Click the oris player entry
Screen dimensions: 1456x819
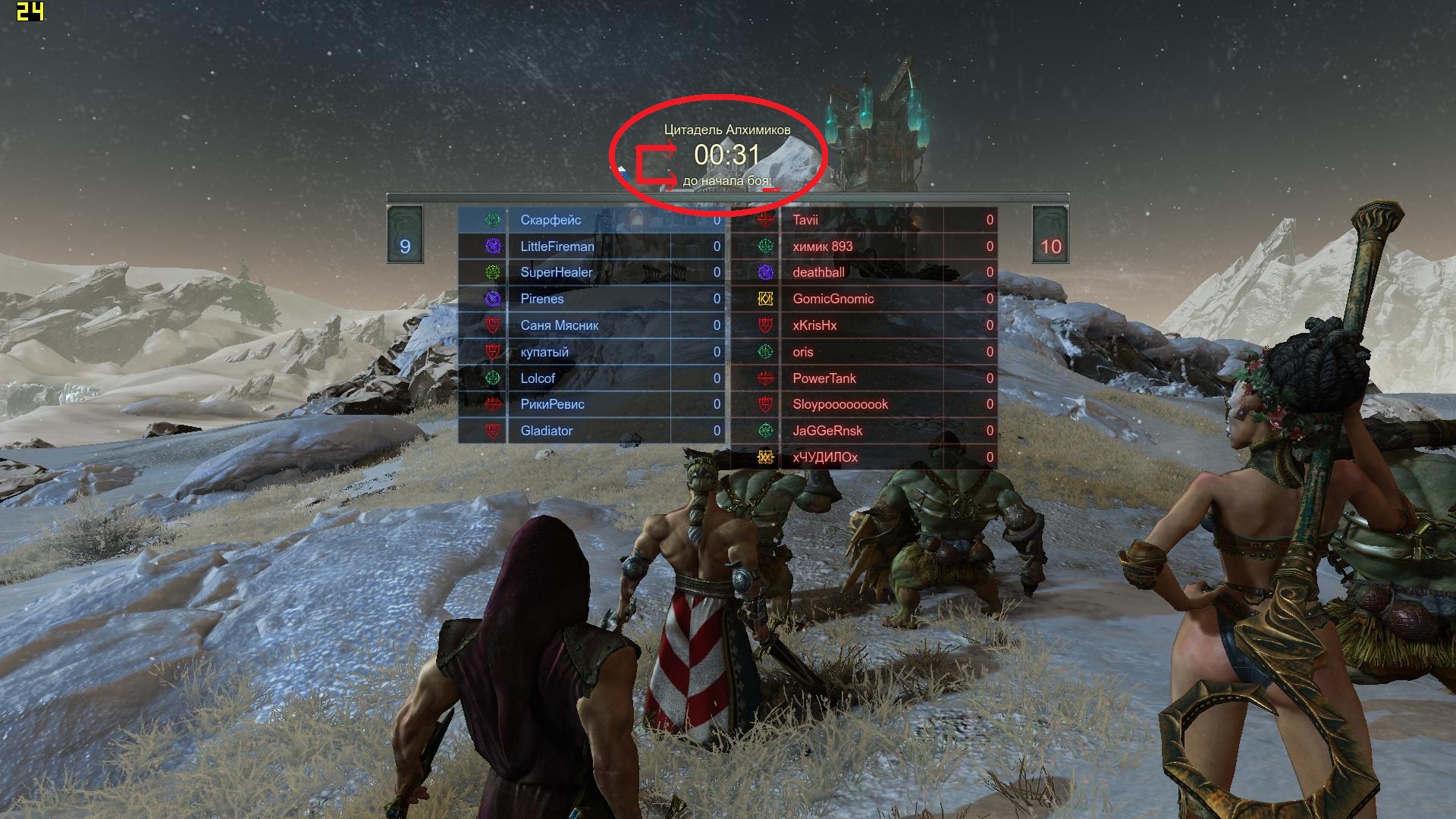point(803,352)
